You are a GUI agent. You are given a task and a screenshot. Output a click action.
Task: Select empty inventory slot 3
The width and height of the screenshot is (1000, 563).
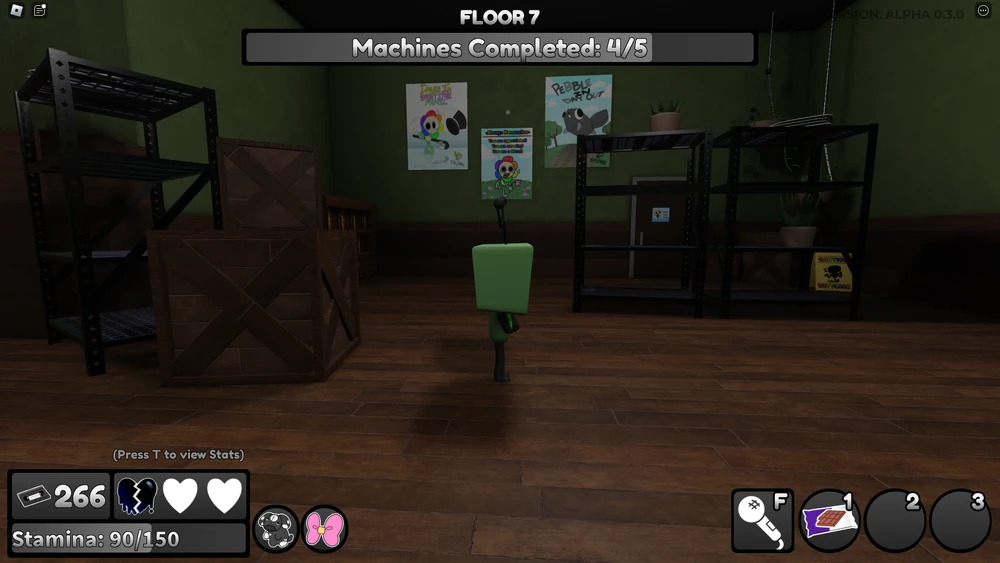pyautogui.click(x=960, y=520)
